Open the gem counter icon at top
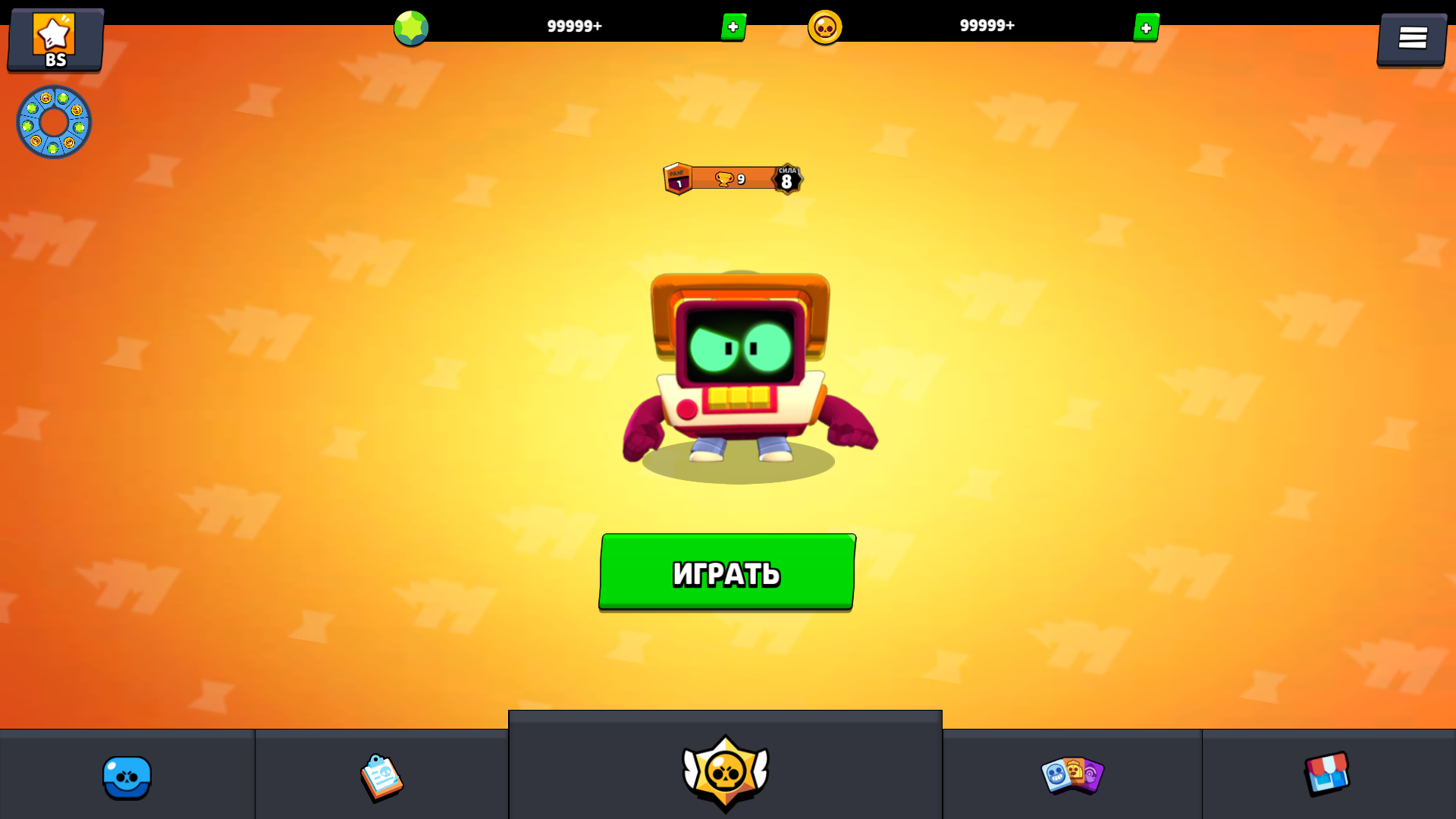 click(412, 27)
